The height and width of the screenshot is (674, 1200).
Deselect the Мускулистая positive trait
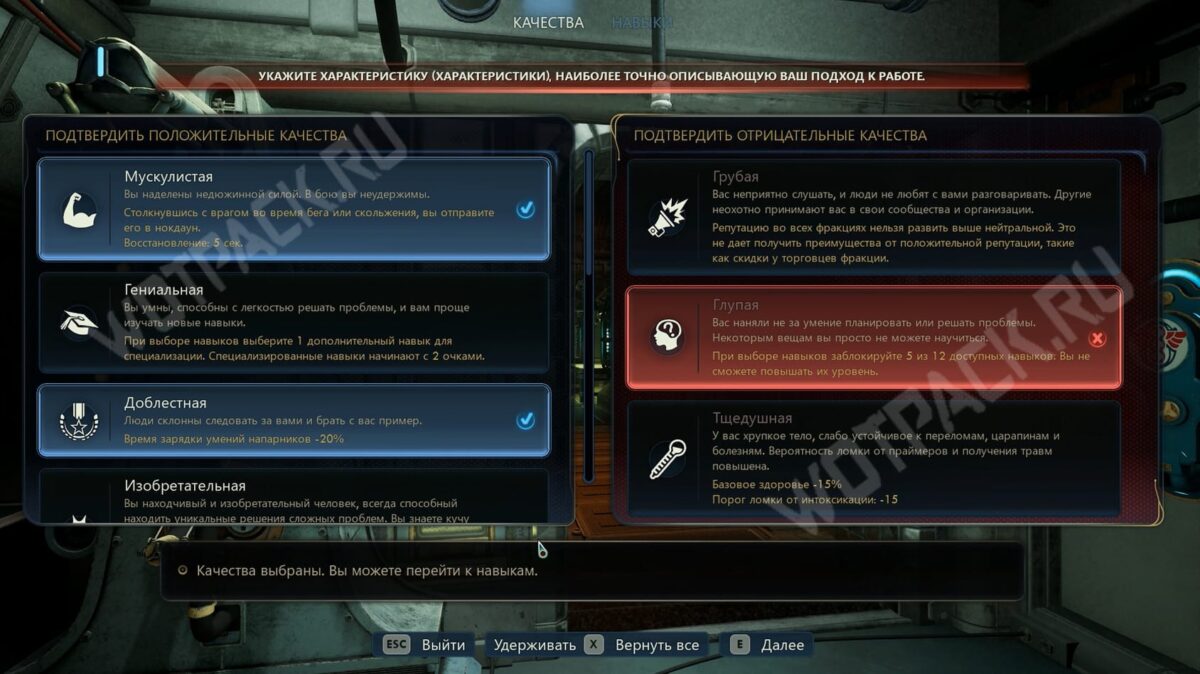tap(294, 209)
